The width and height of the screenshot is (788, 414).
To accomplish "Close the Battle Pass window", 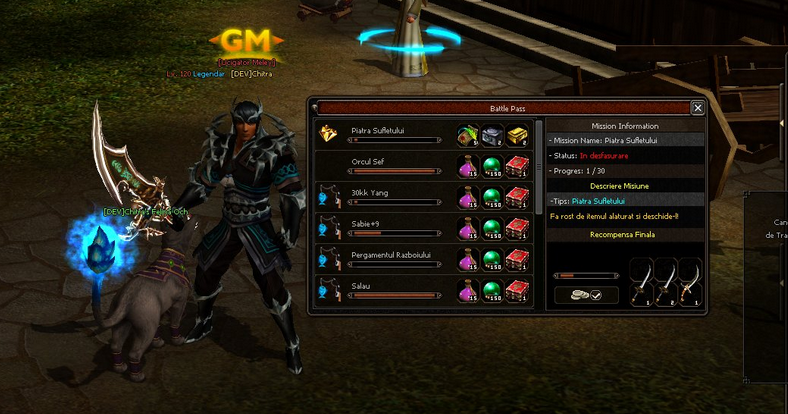I will pos(698,108).
